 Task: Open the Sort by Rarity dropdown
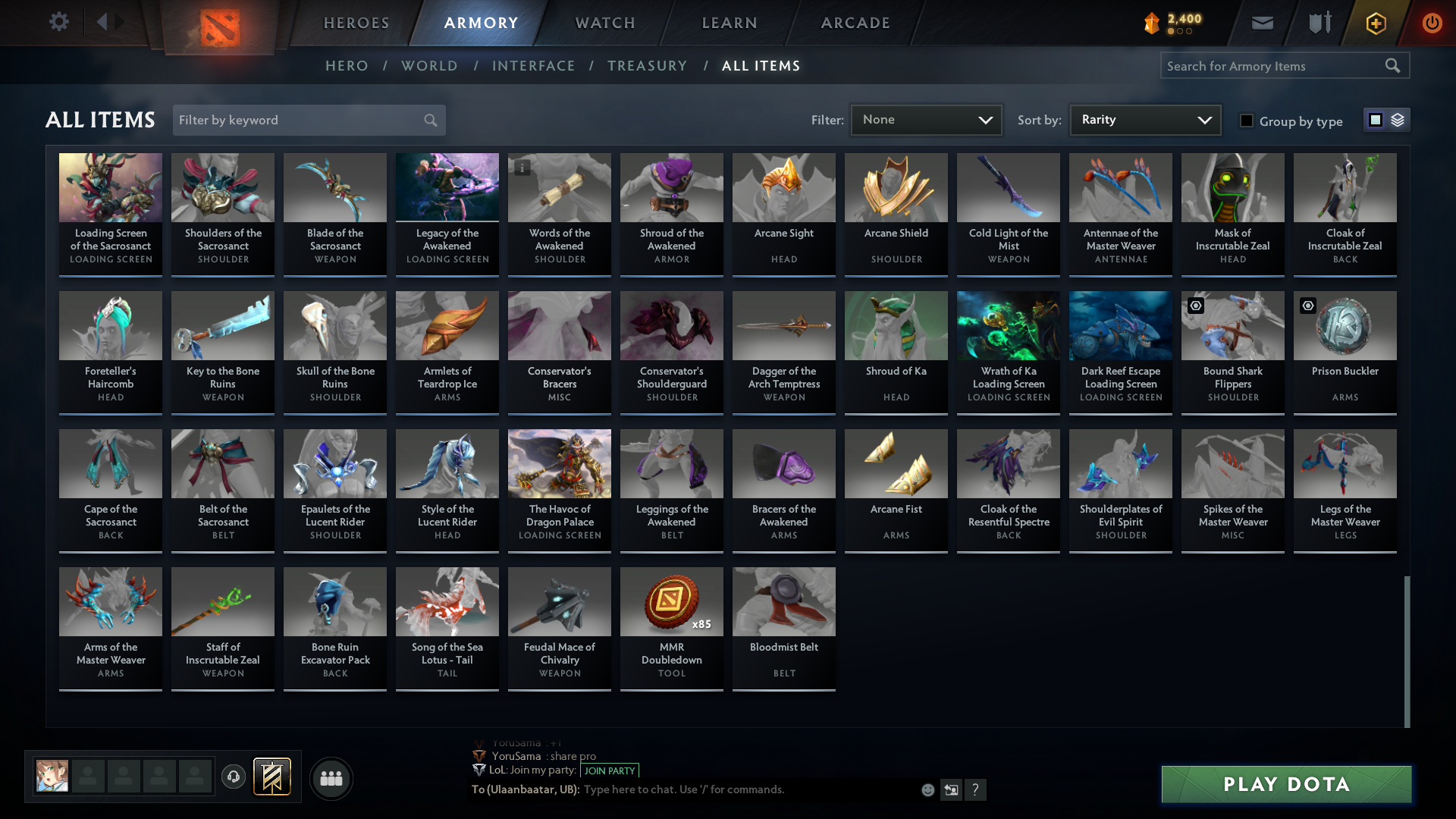point(1144,120)
